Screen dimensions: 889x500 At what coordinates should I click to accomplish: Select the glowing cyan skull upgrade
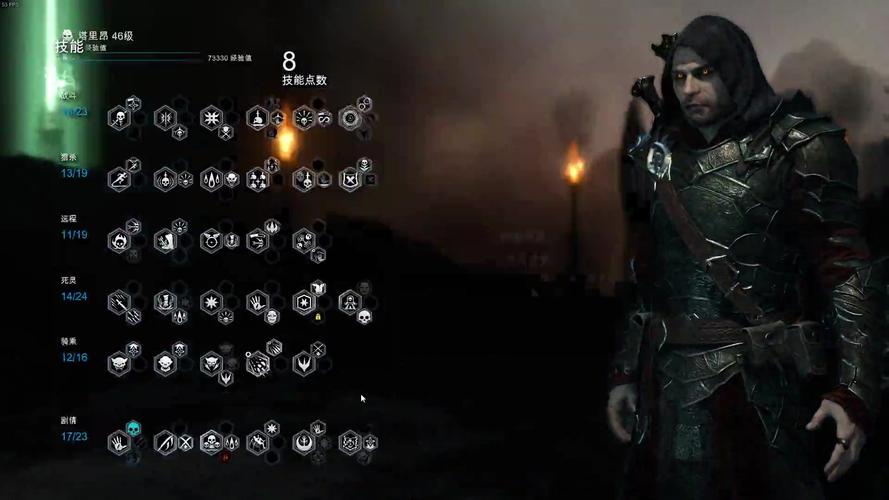pyautogui.click(x=134, y=429)
